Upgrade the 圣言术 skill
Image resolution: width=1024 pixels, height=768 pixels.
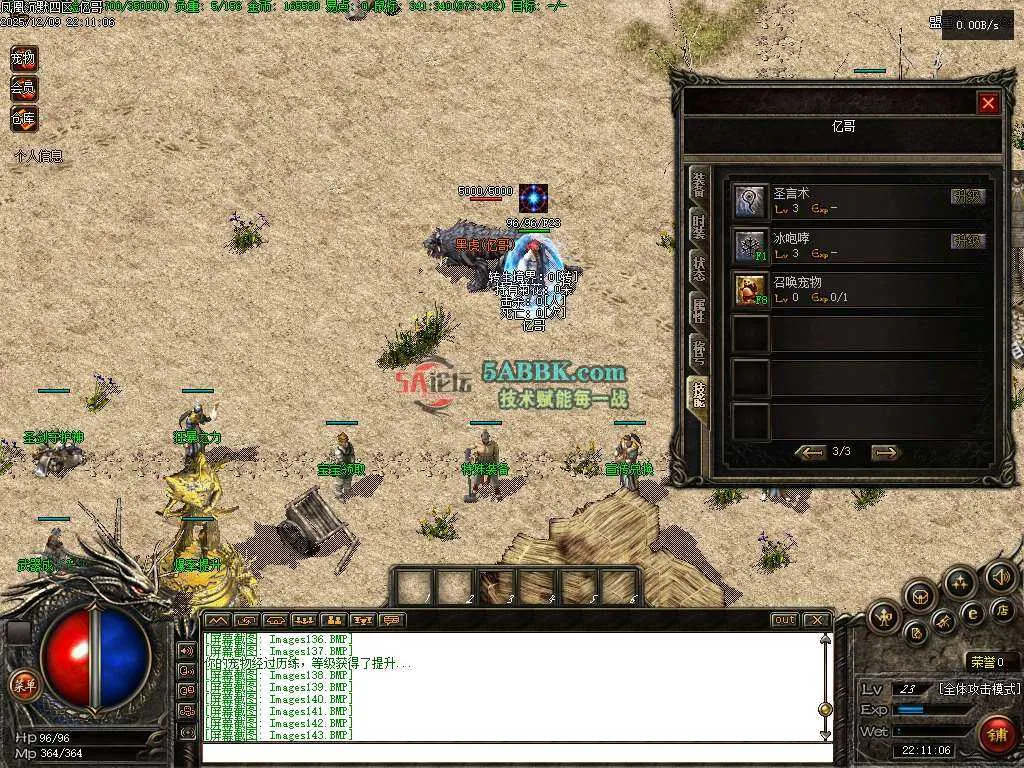tap(967, 197)
